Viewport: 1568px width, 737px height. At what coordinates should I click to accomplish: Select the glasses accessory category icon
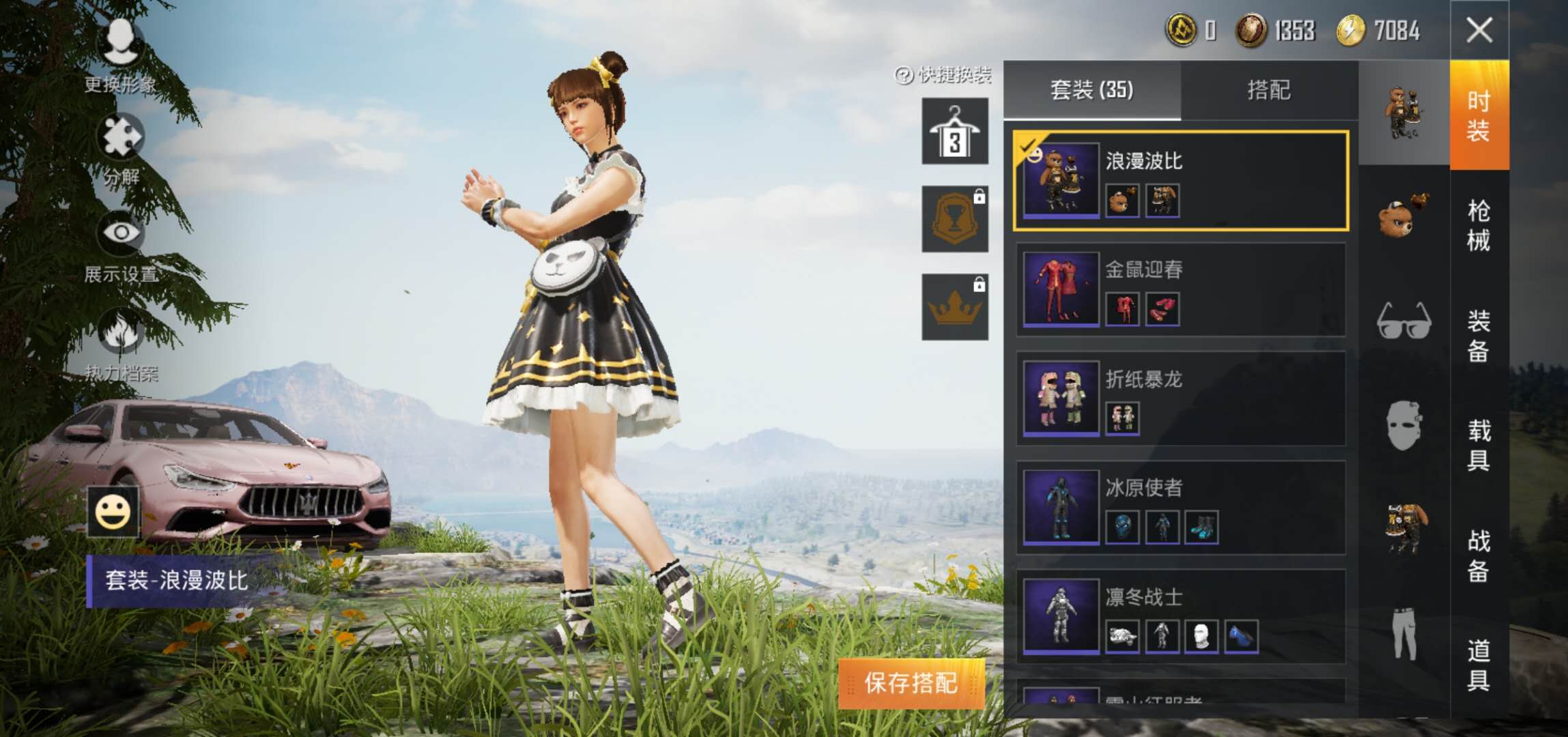pos(1403,321)
